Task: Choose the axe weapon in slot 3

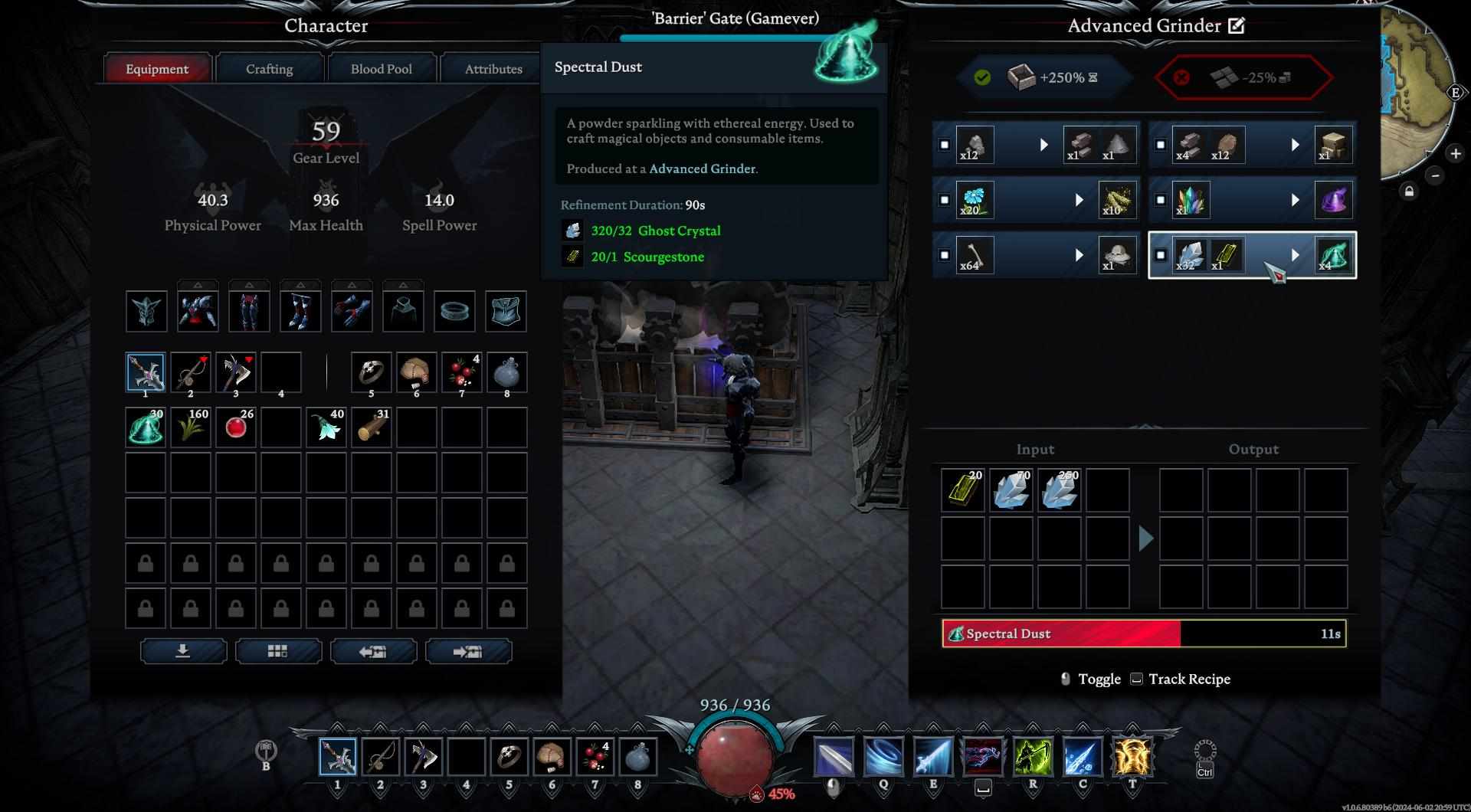Action: point(236,373)
